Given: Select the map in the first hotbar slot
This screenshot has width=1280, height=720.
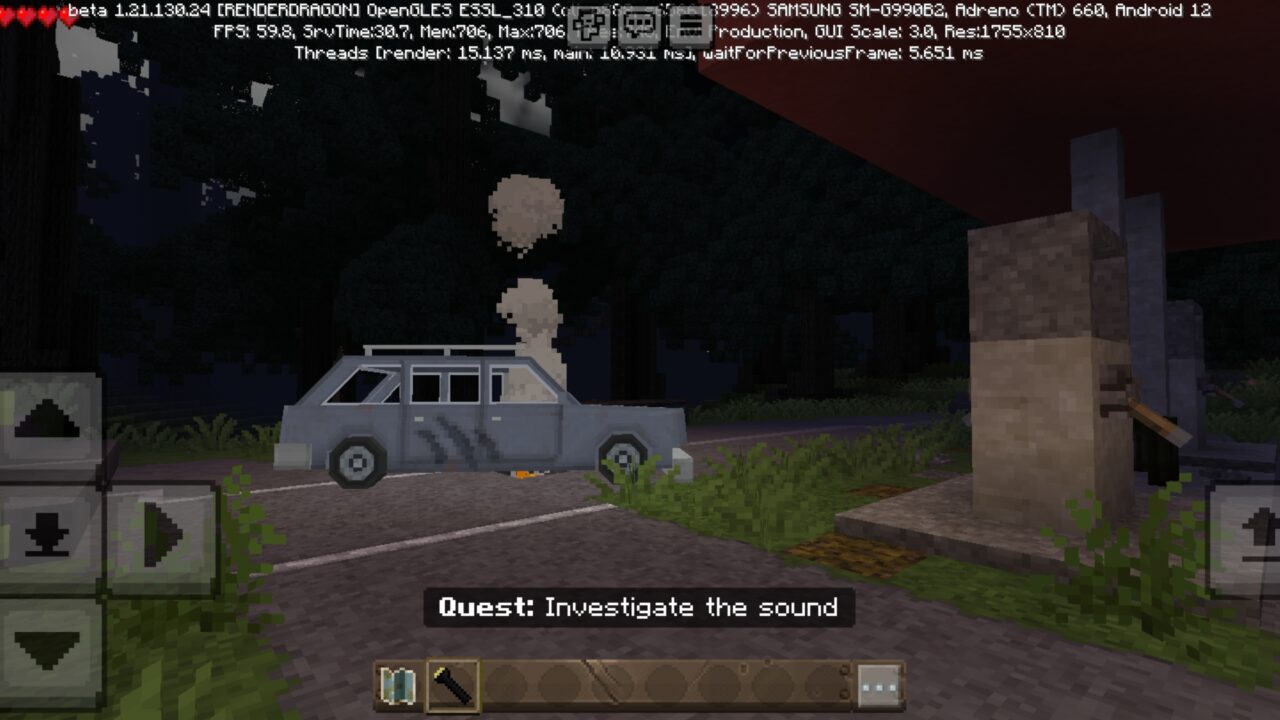Looking at the screenshot, I should point(399,685).
